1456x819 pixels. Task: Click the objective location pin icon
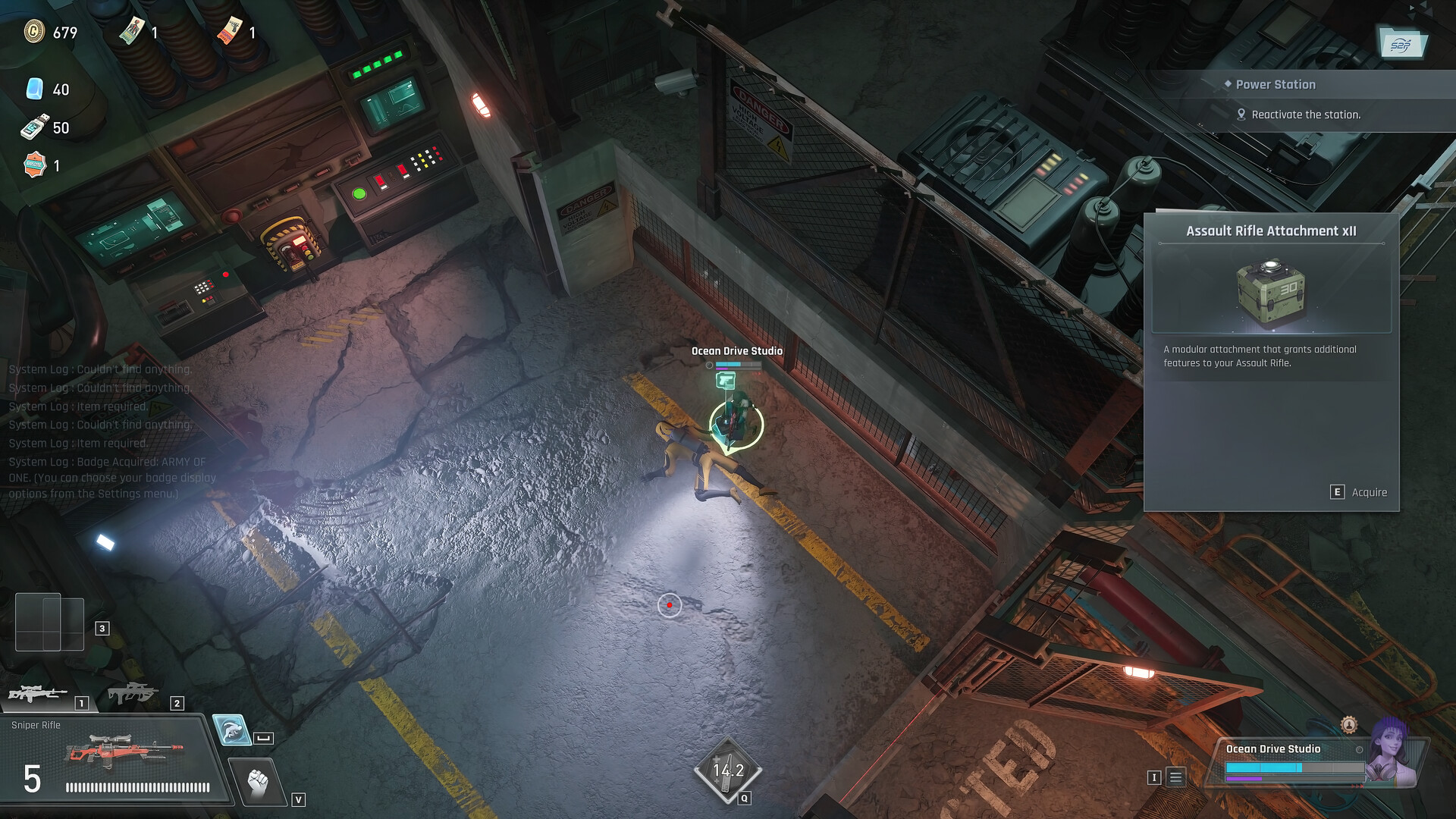(1241, 115)
